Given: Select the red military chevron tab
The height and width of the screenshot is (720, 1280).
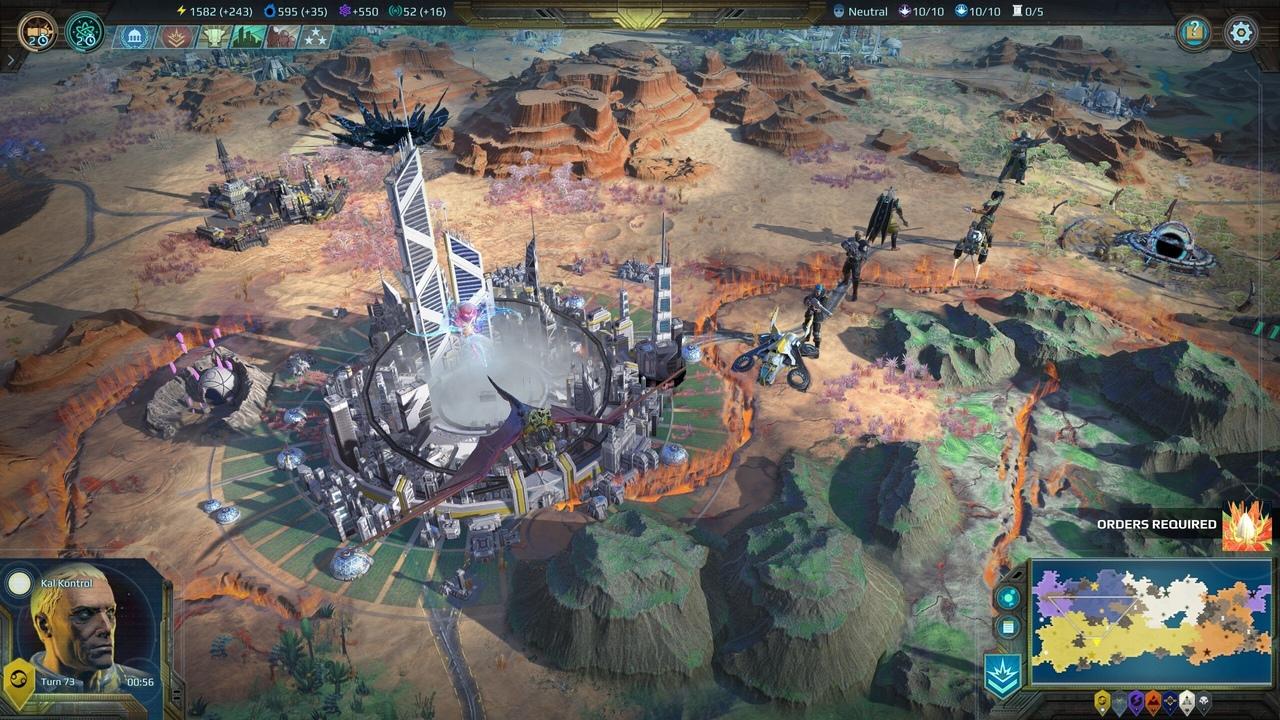Looking at the screenshot, I should coord(177,38).
